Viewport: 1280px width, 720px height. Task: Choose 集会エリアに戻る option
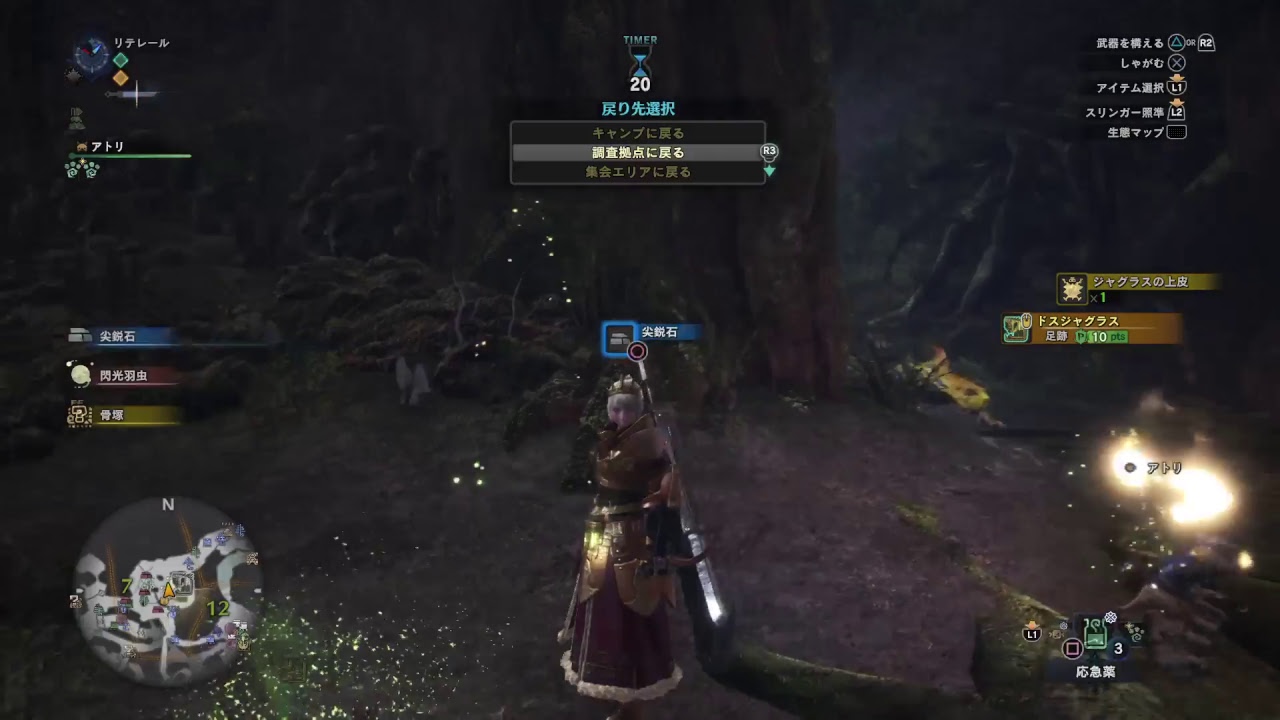click(640, 172)
